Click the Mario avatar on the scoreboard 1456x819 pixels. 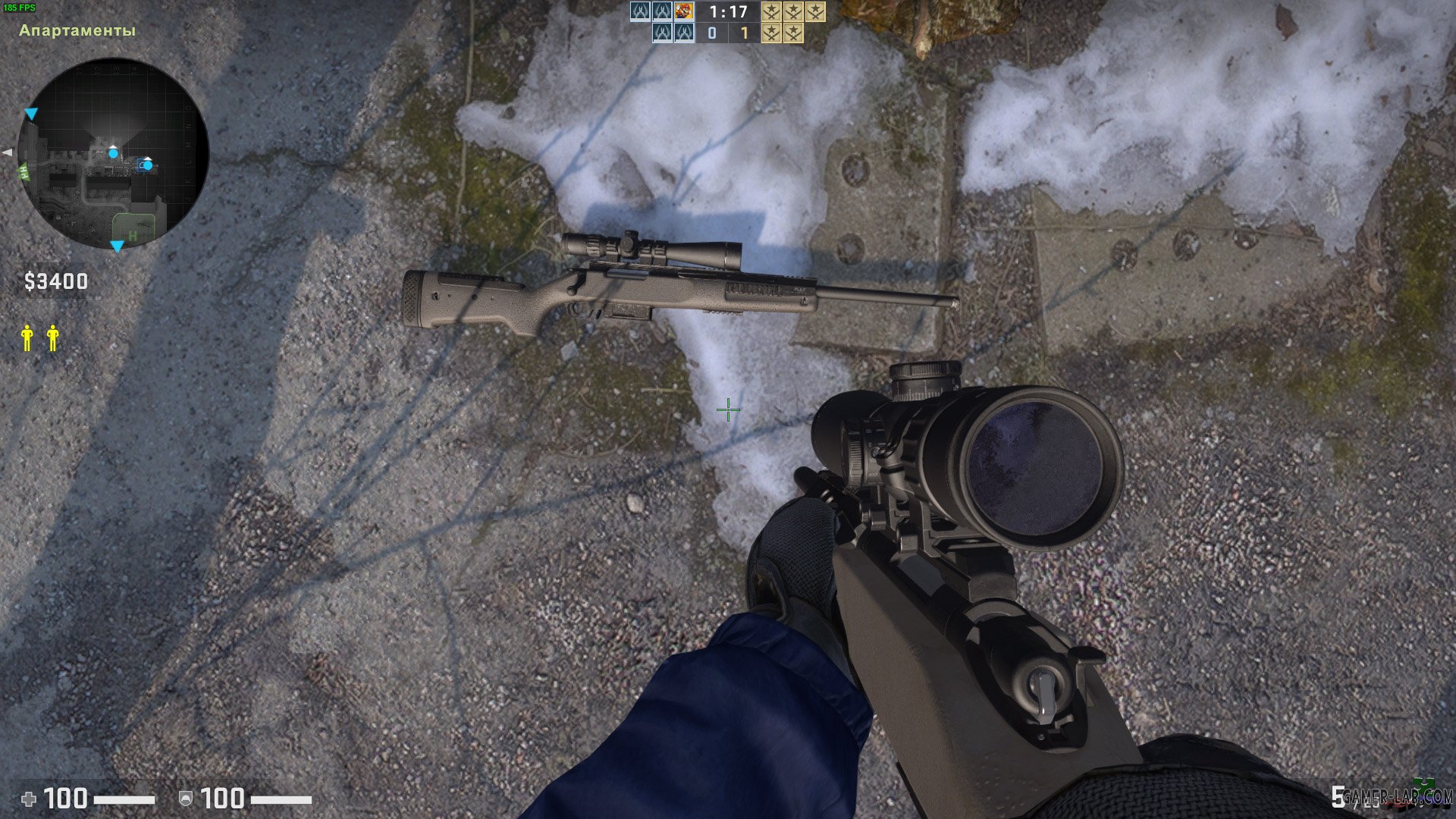(684, 11)
